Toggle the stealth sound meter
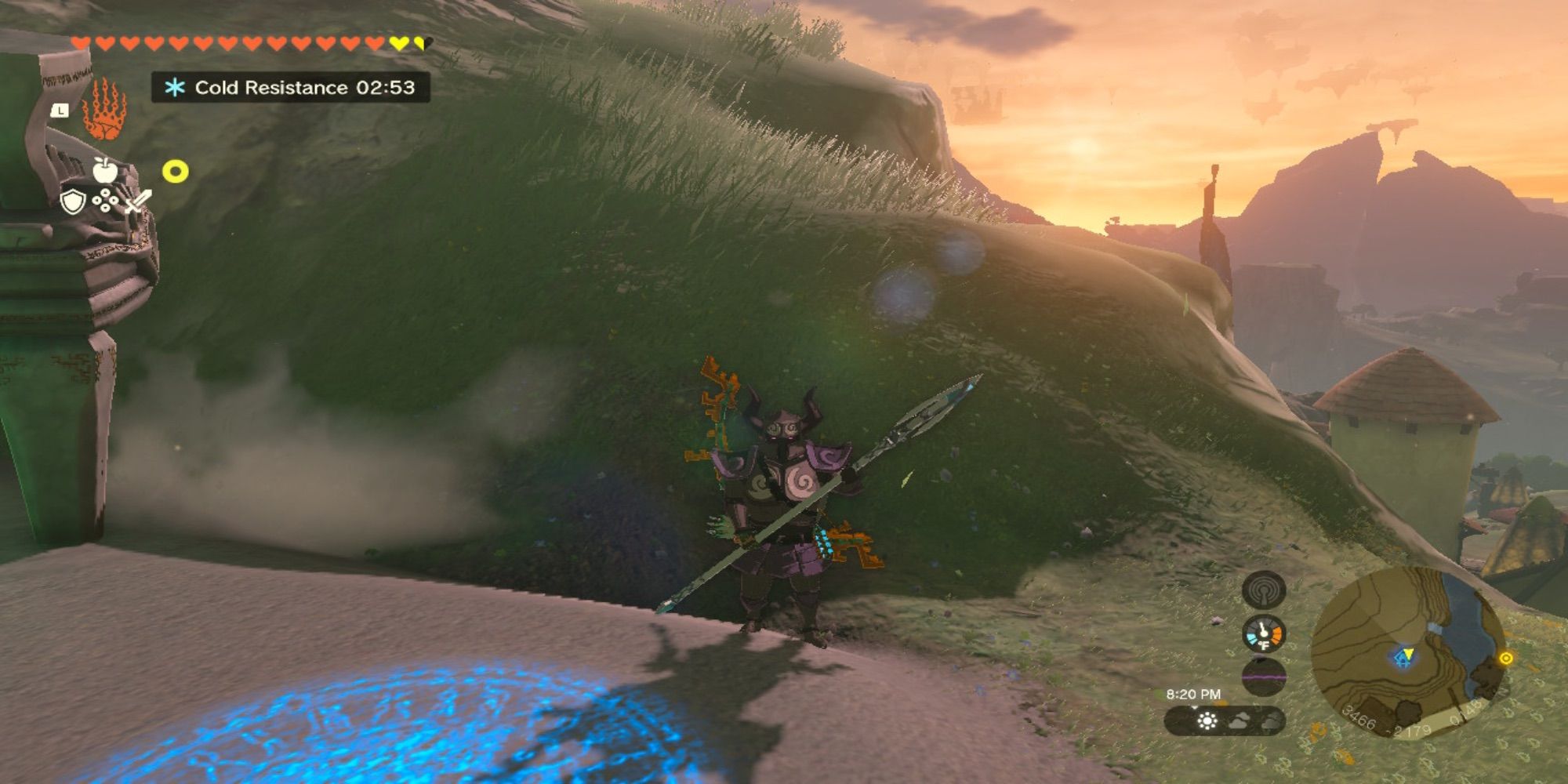The image size is (1568, 784). 1263,676
